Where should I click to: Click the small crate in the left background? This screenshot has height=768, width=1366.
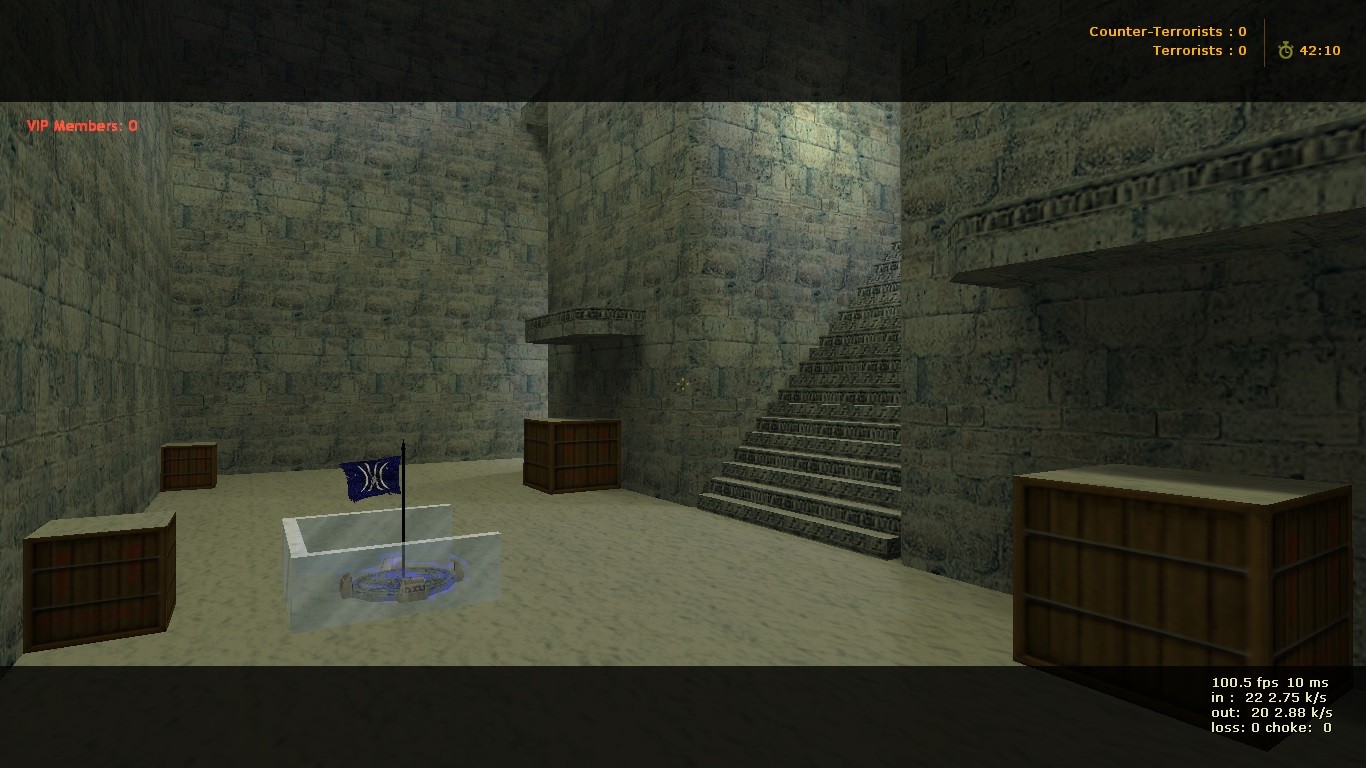(188, 467)
